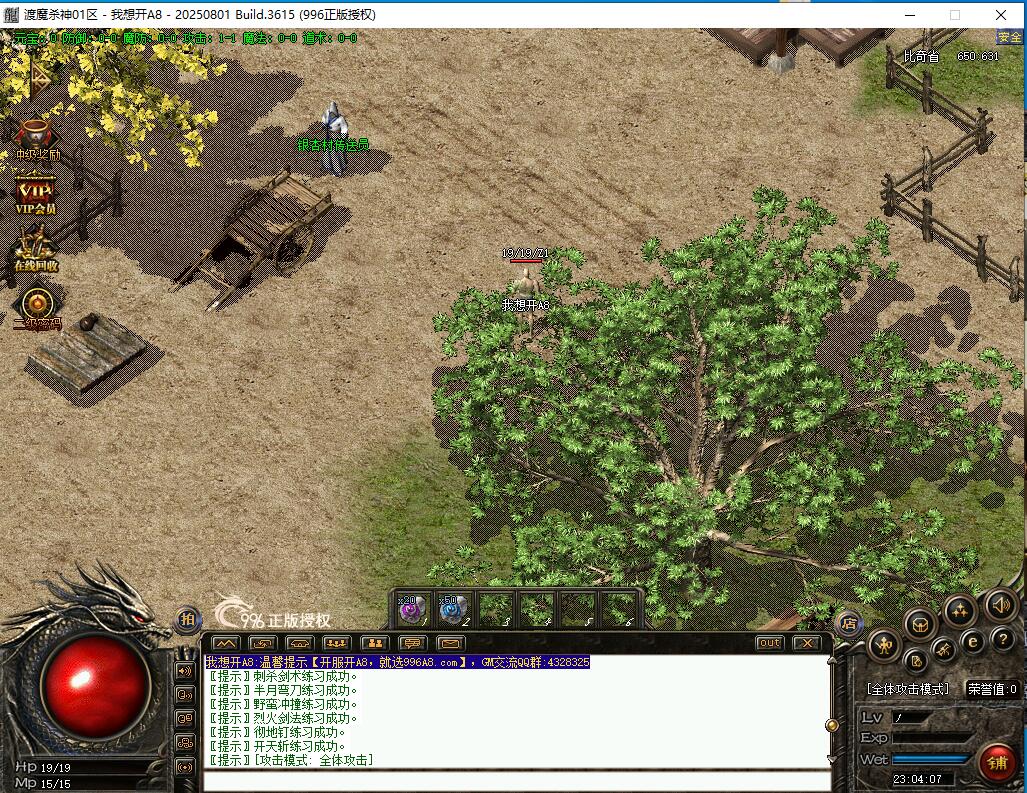Click the 'out' button above chat

[769, 643]
